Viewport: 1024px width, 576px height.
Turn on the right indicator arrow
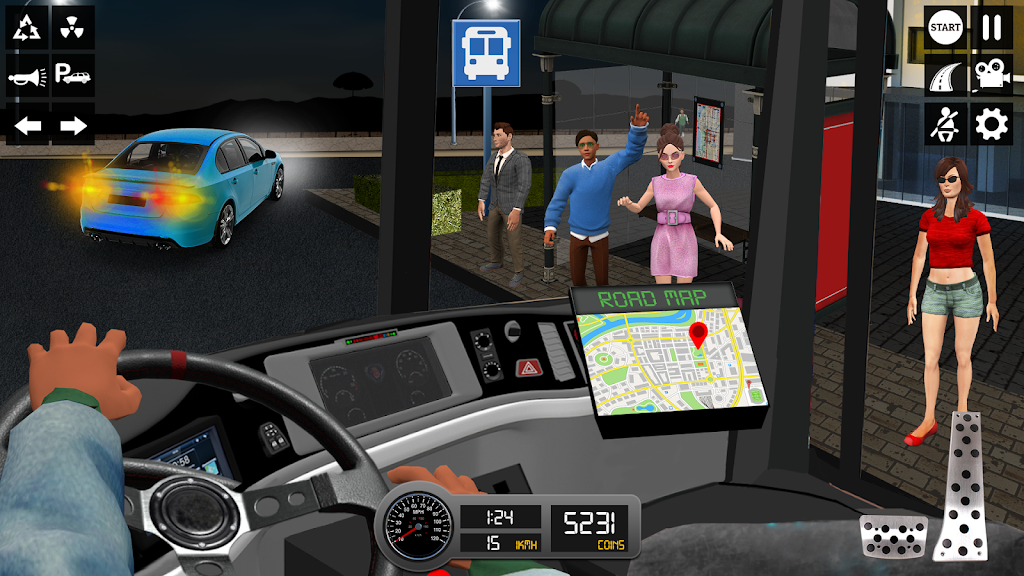coord(73,125)
